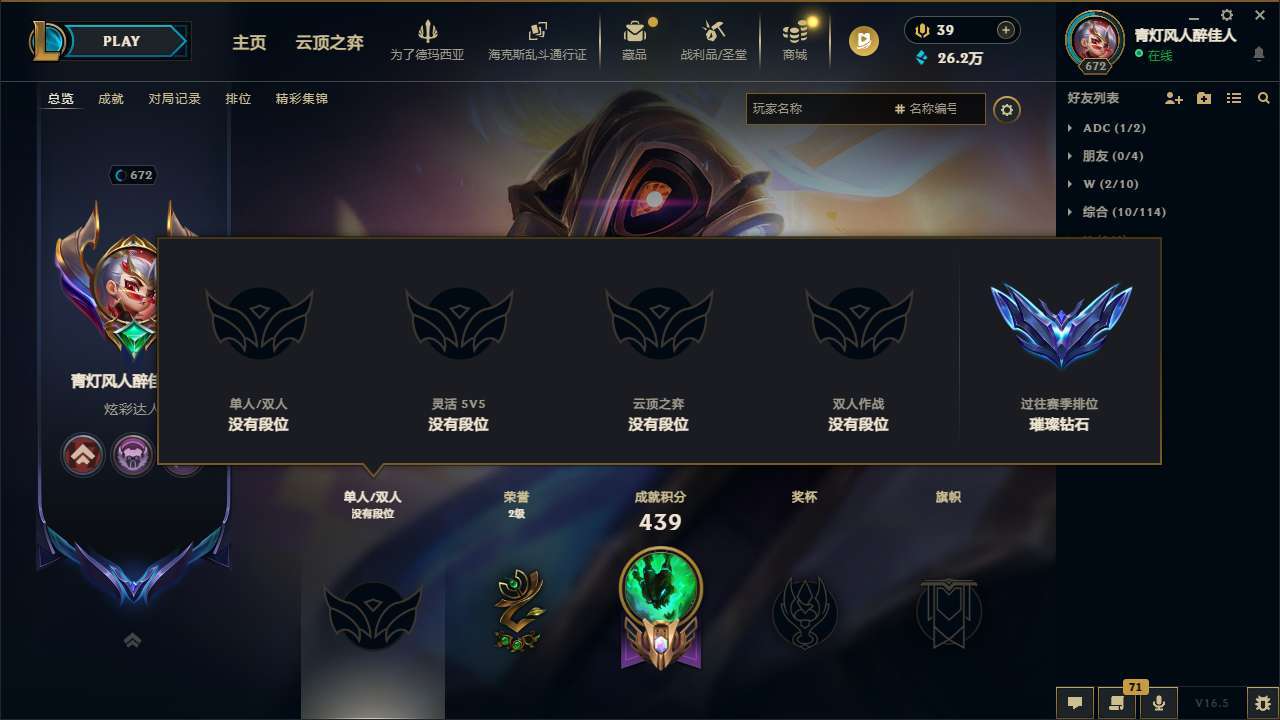Viewport: 1280px width, 720px height.
Task: Open the message inbox icon with 71 badge
Action: (1116, 702)
